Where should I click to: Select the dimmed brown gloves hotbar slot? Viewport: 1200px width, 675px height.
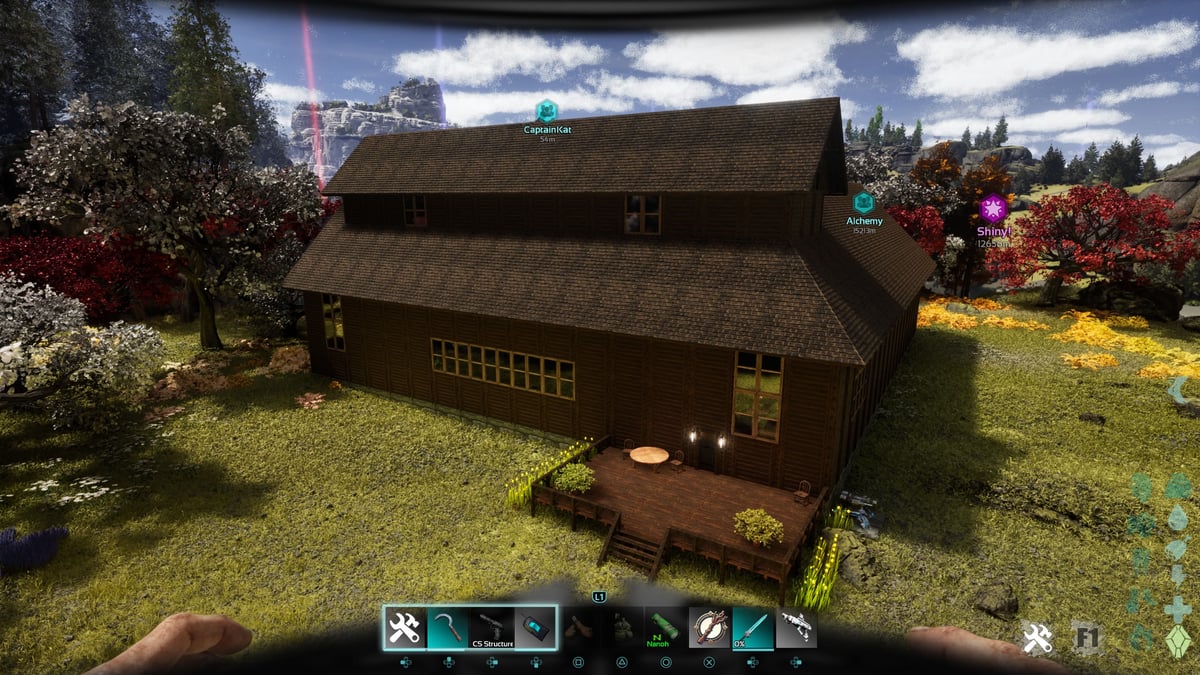tap(578, 628)
